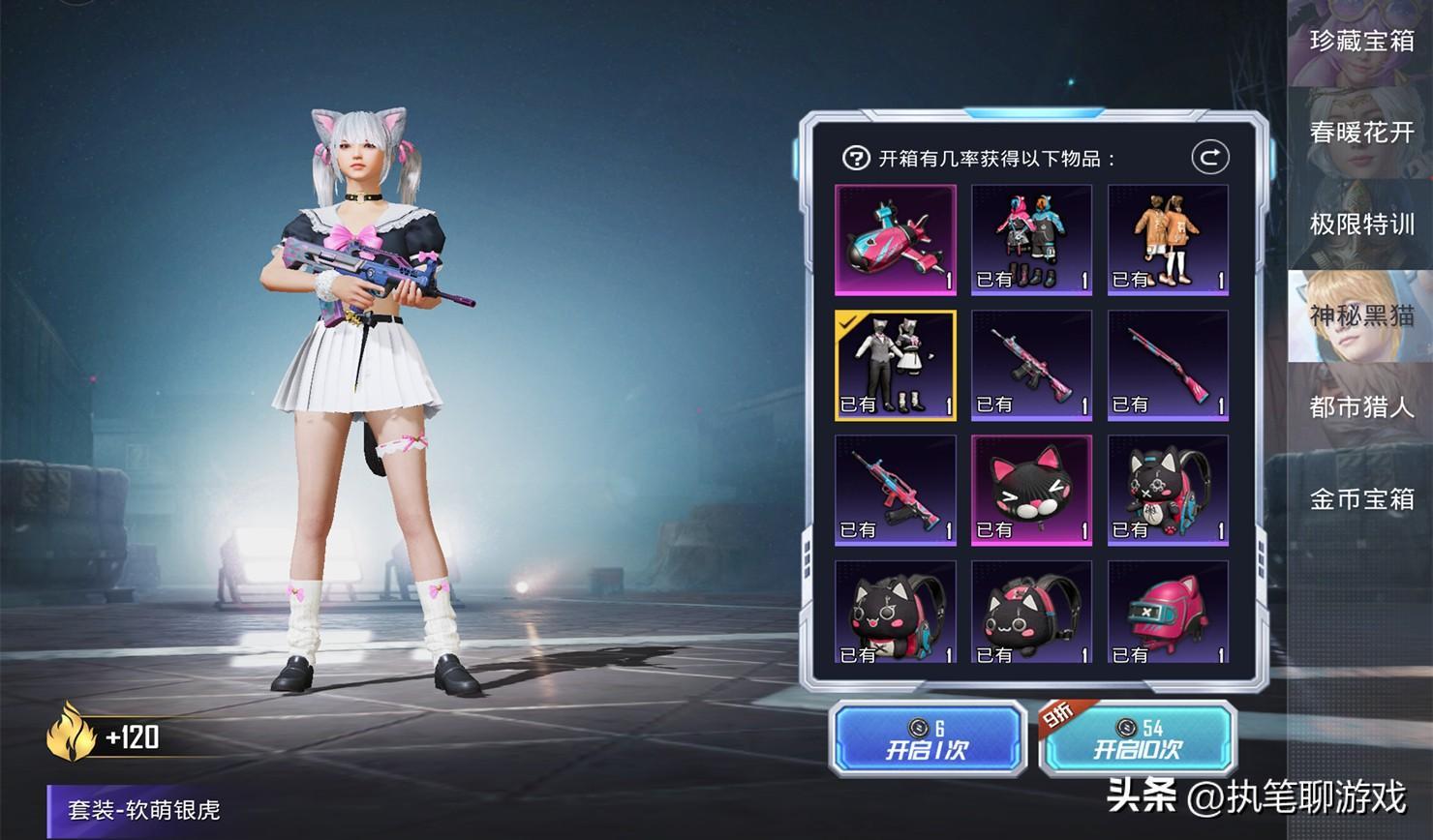Click the refresh arrow icon in the panel

tap(1209, 157)
